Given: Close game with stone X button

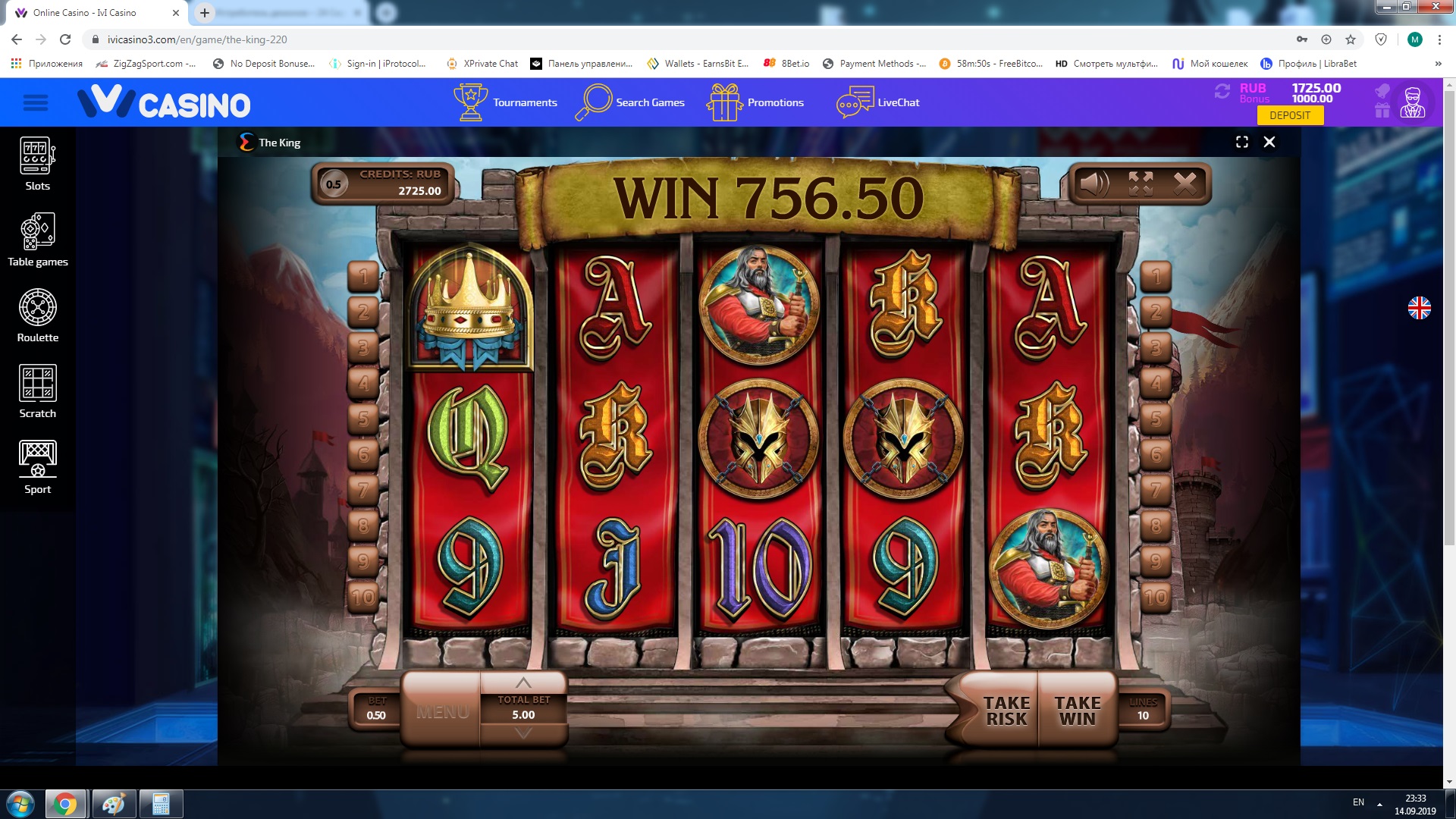Looking at the screenshot, I should click(x=1185, y=184).
